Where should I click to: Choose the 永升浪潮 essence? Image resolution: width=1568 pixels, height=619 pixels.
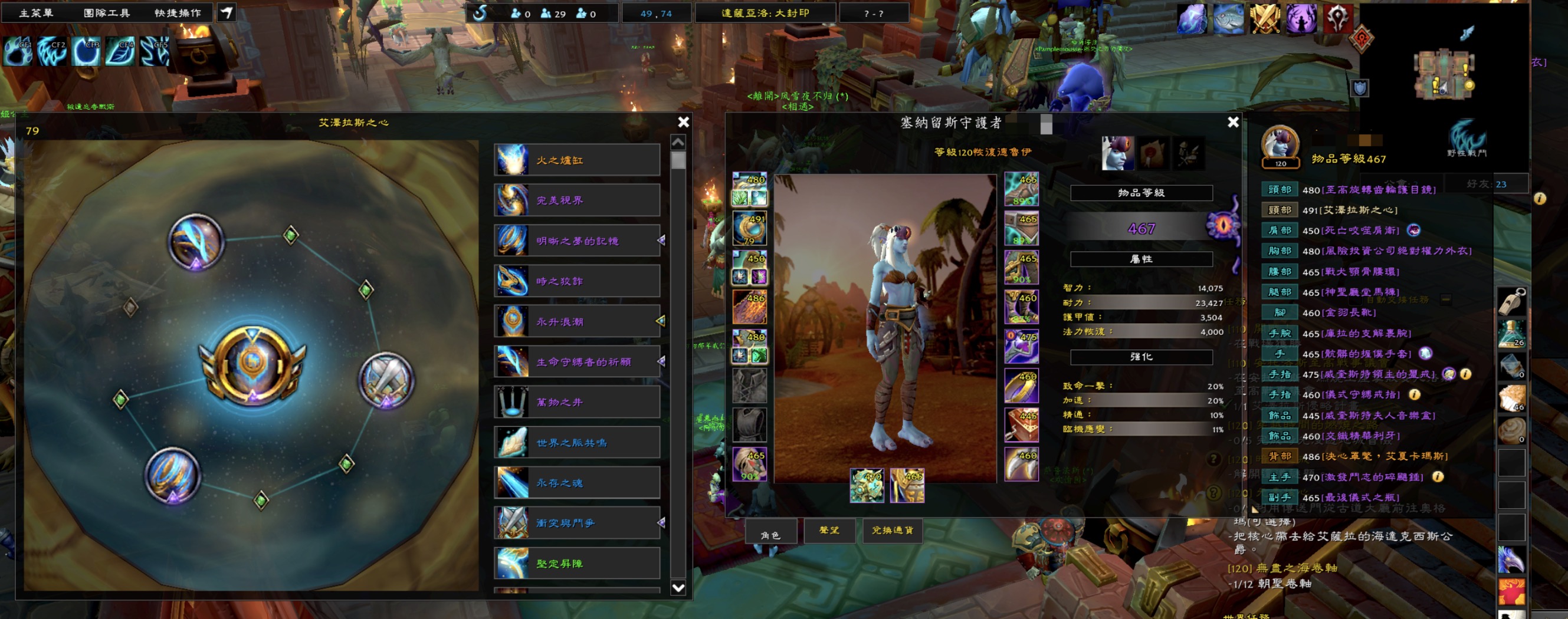click(x=577, y=321)
